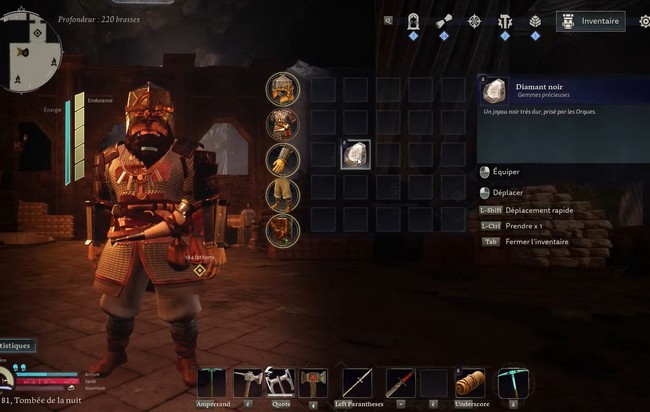Switch to the anvil crafting tab
The width and height of the screenshot is (650, 412).
click(505, 21)
